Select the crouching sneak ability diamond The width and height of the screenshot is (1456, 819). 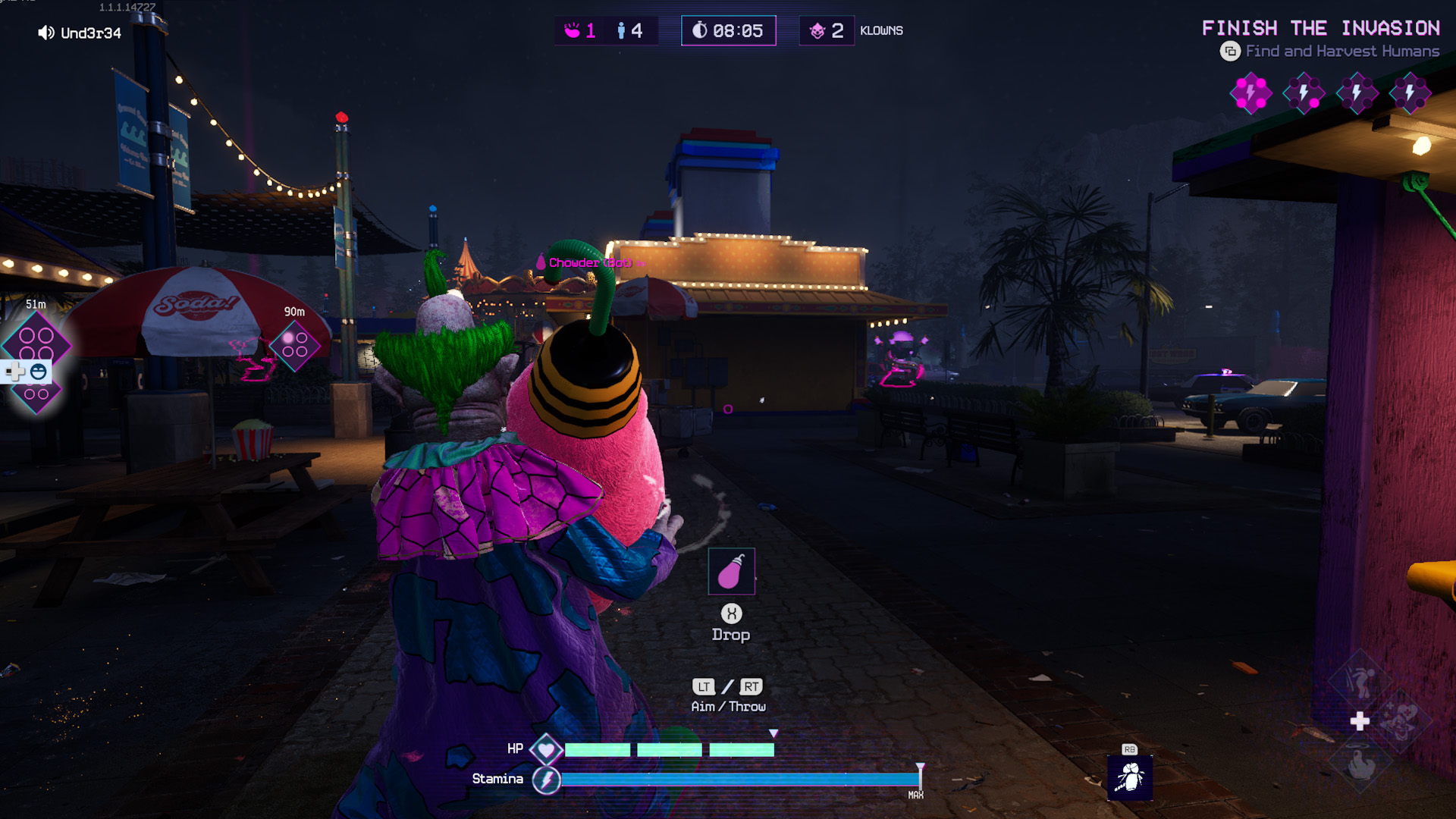pyautogui.click(x=1360, y=681)
